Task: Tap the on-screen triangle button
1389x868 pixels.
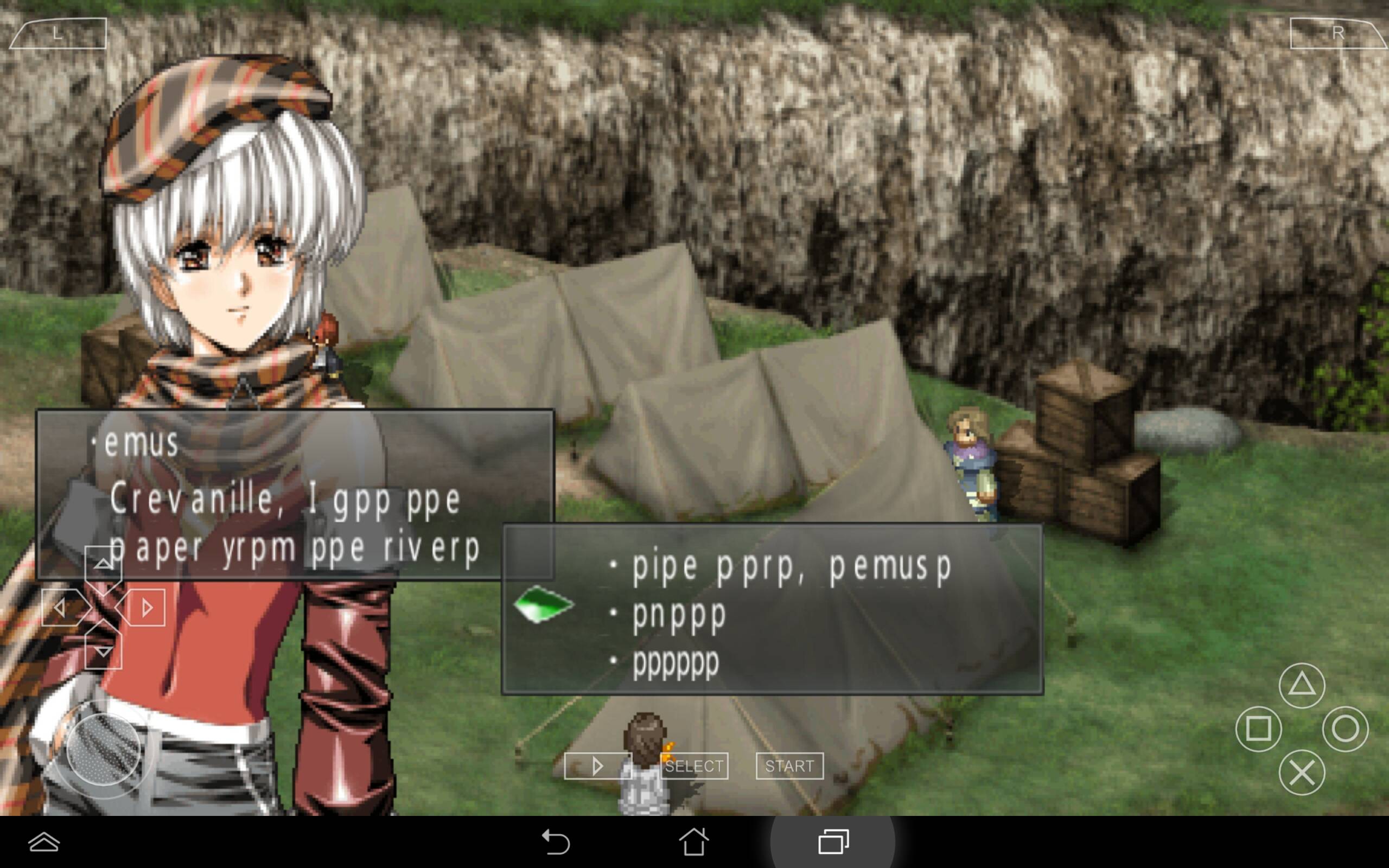Action: click(x=1301, y=685)
